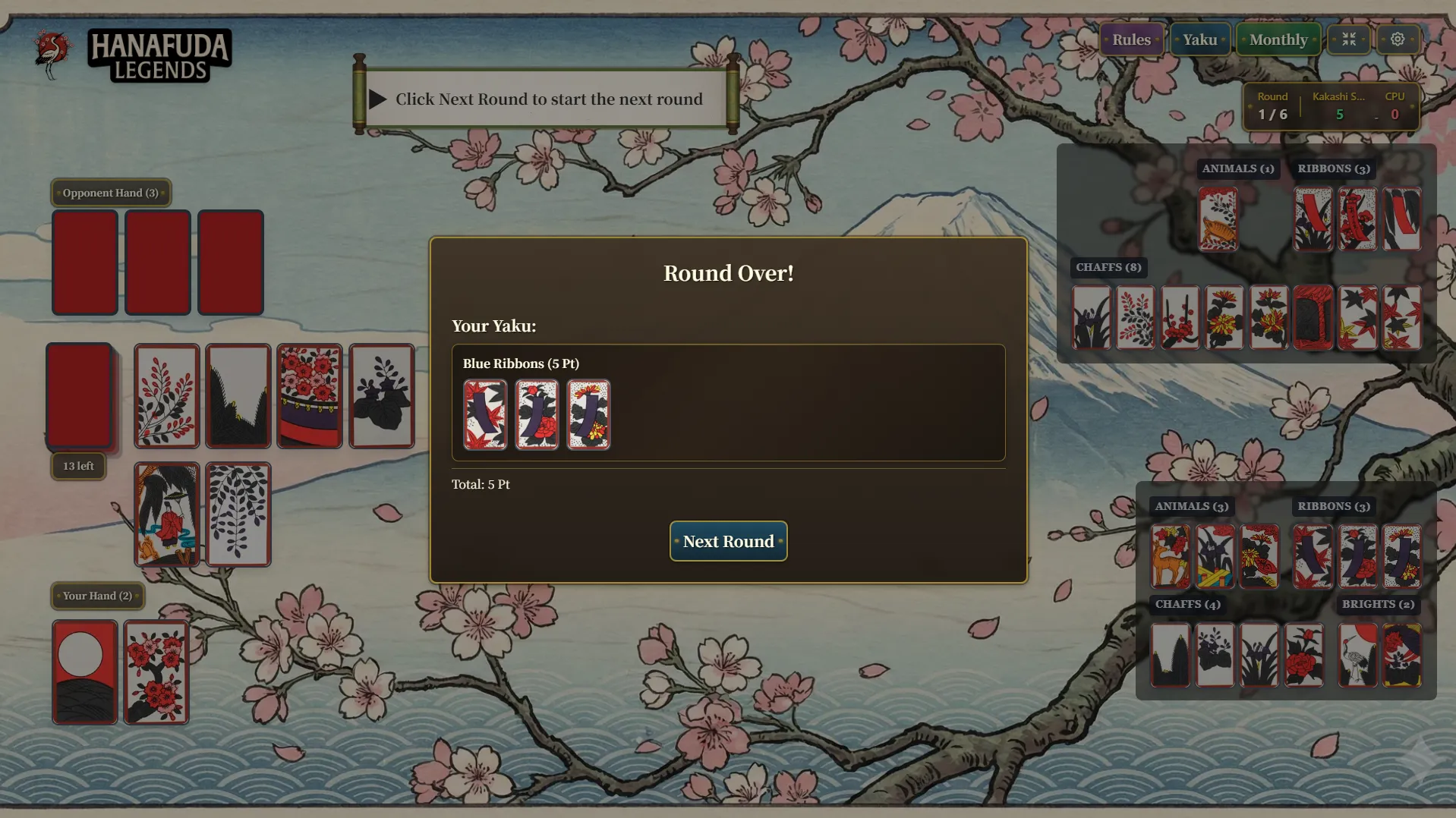Open the Rules panel
This screenshot has height=818, width=1456.
point(1130,39)
